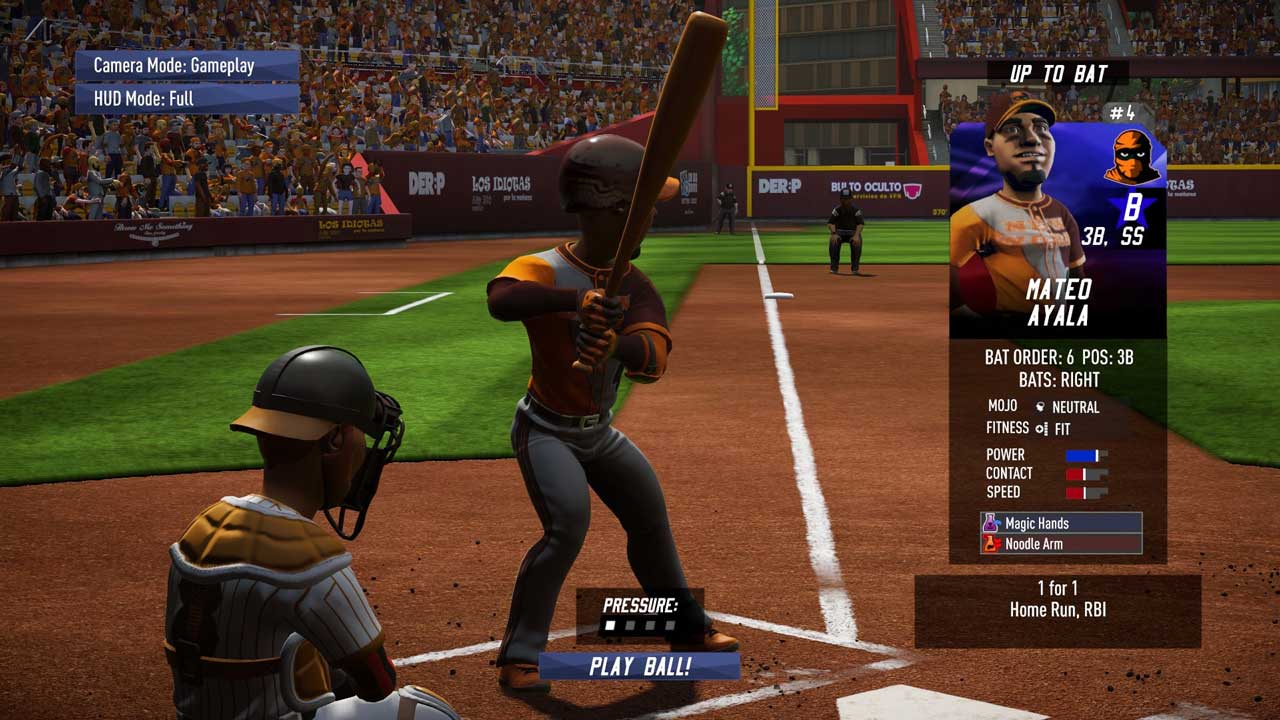Click the Play Ball! banner
The height and width of the screenshot is (720, 1280).
pos(639,666)
